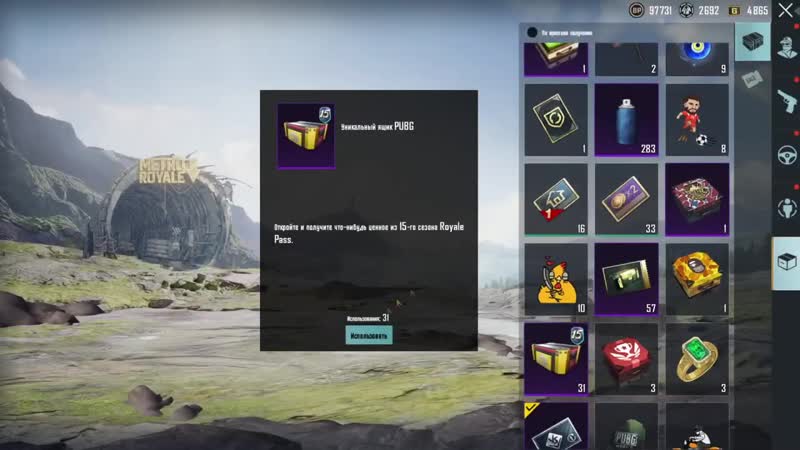Select the house card item
The width and height of the screenshot is (800, 450).
[556, 198]
